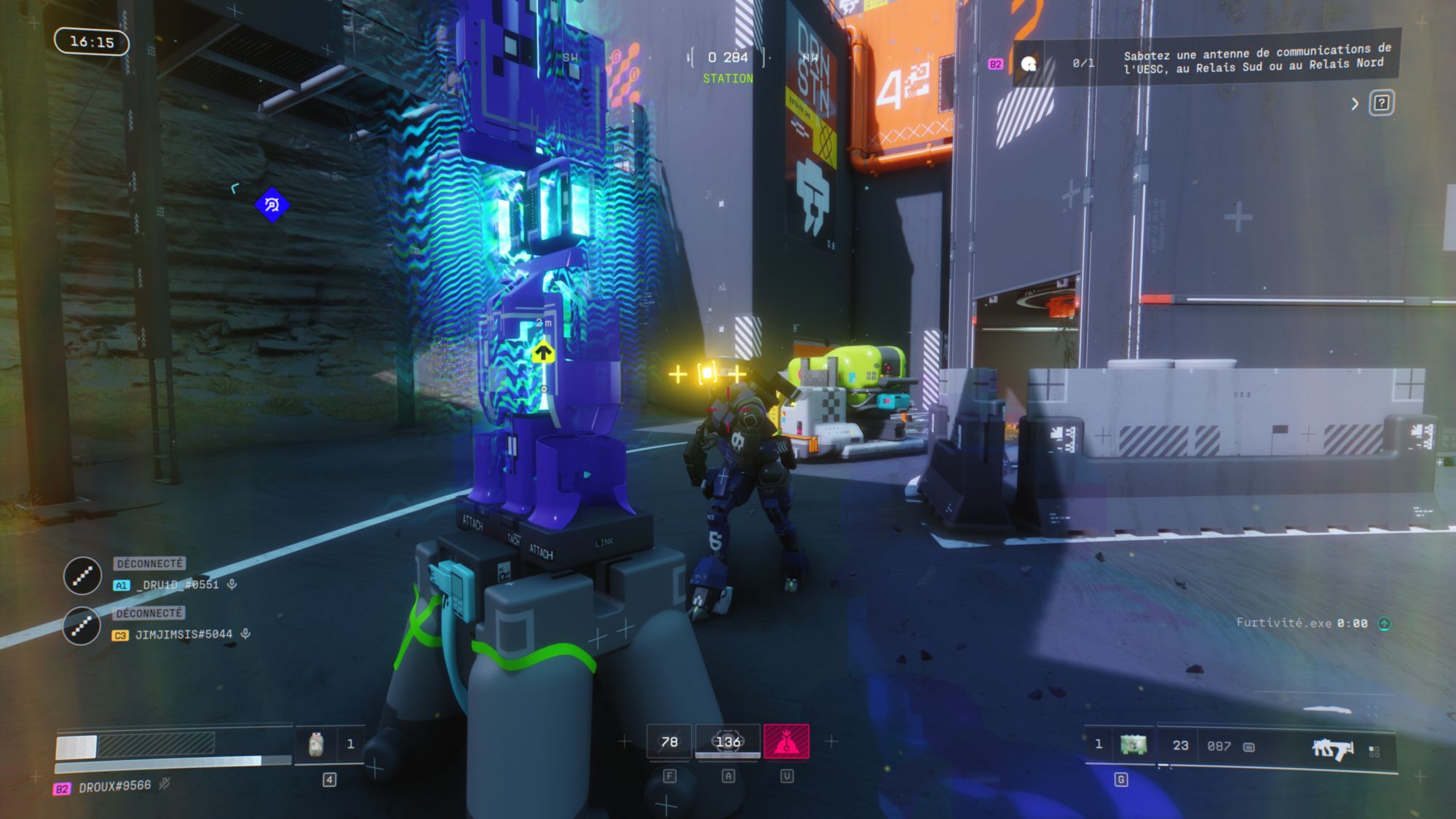The height and width of the screenshot is (819, 1456).
Task: Trigger the ability showing 136 cooldown
Action: pos(727,742)
